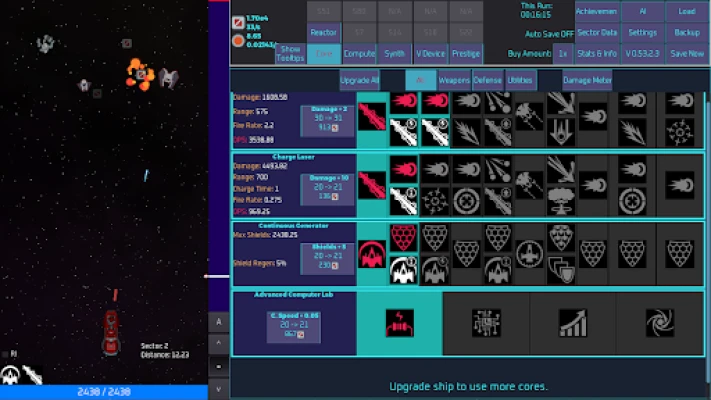Open the Reactor panel
This screenshot has height=400, width=711.
tap(323, 32)
